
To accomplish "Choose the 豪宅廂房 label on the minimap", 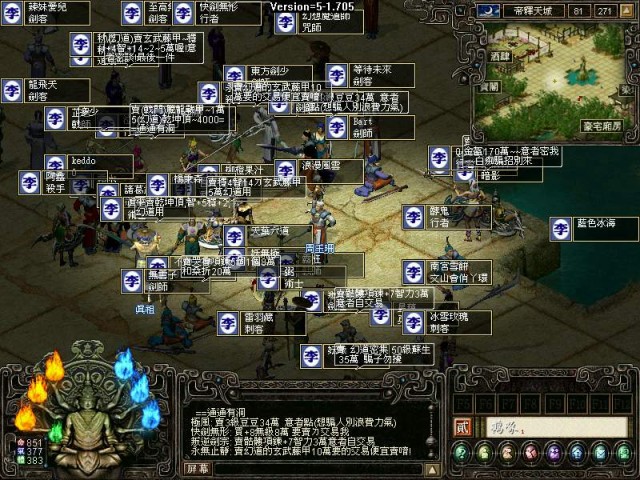I will [600, 126].
